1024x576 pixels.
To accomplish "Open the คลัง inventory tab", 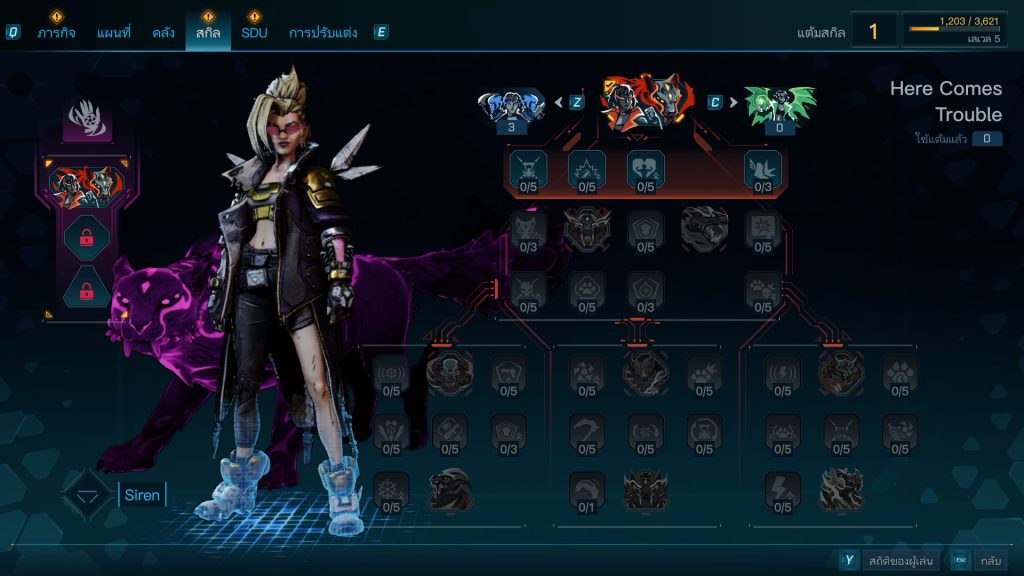I will pyautogui.click(x=164, y=32).
